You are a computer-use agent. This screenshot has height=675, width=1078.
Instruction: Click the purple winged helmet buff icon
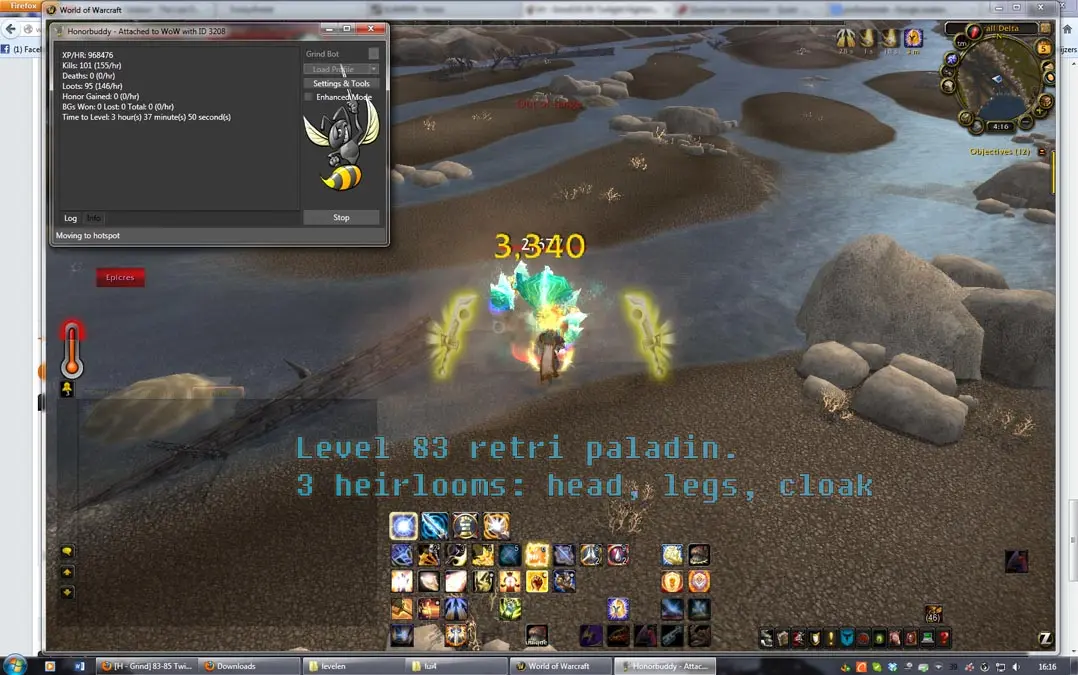pyautogui.click(x=913, y=38)
